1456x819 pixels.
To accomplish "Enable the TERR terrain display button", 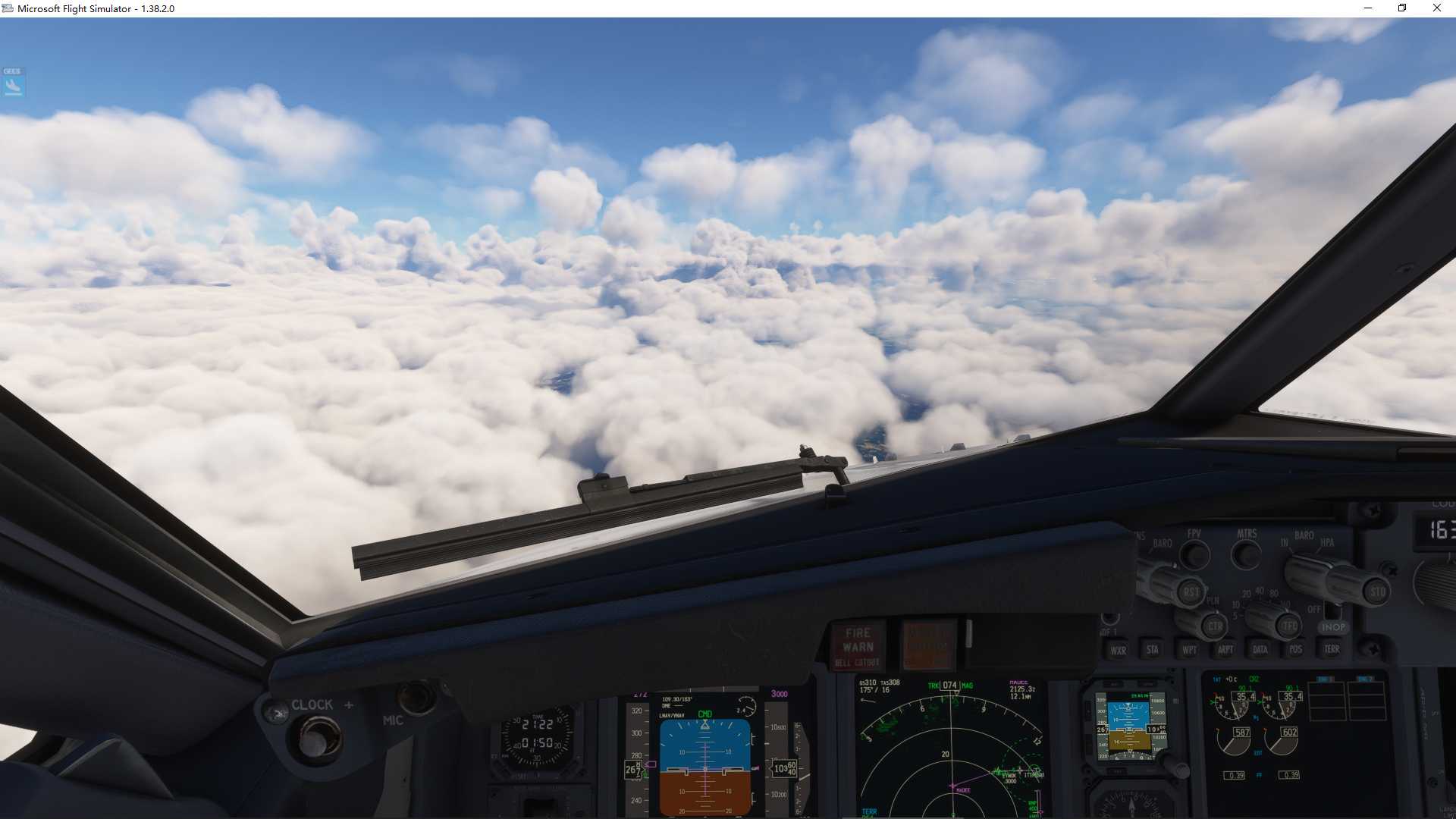I will 1331,650.
